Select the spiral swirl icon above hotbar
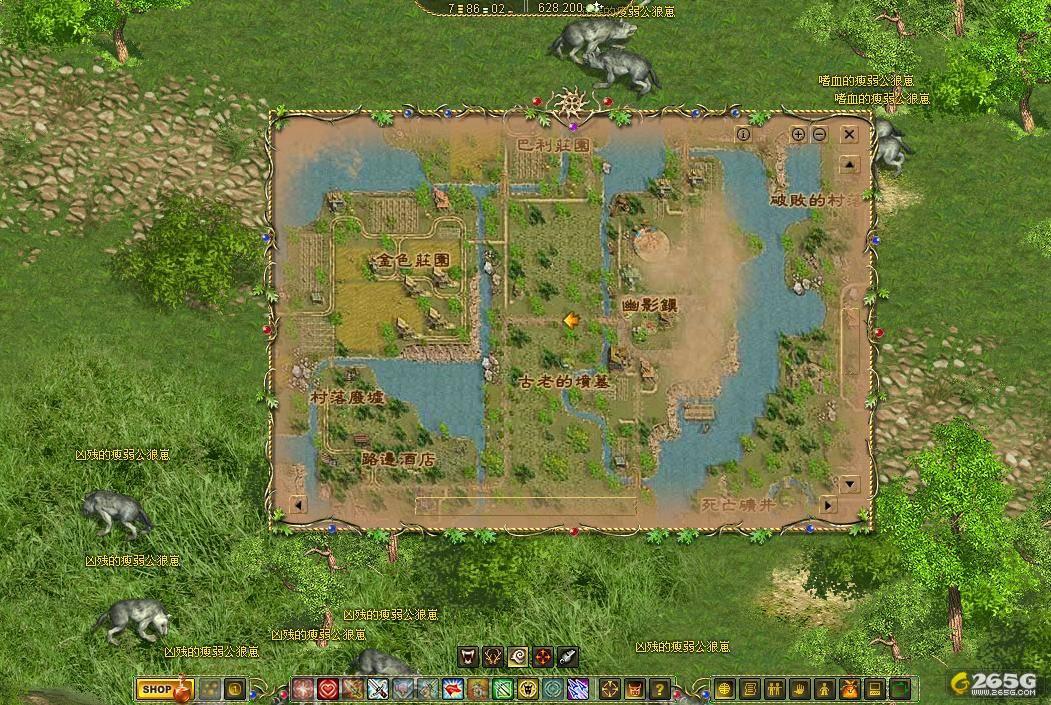Image resolution: width=1051 pixels, height=705 pixels. [518, 657]
